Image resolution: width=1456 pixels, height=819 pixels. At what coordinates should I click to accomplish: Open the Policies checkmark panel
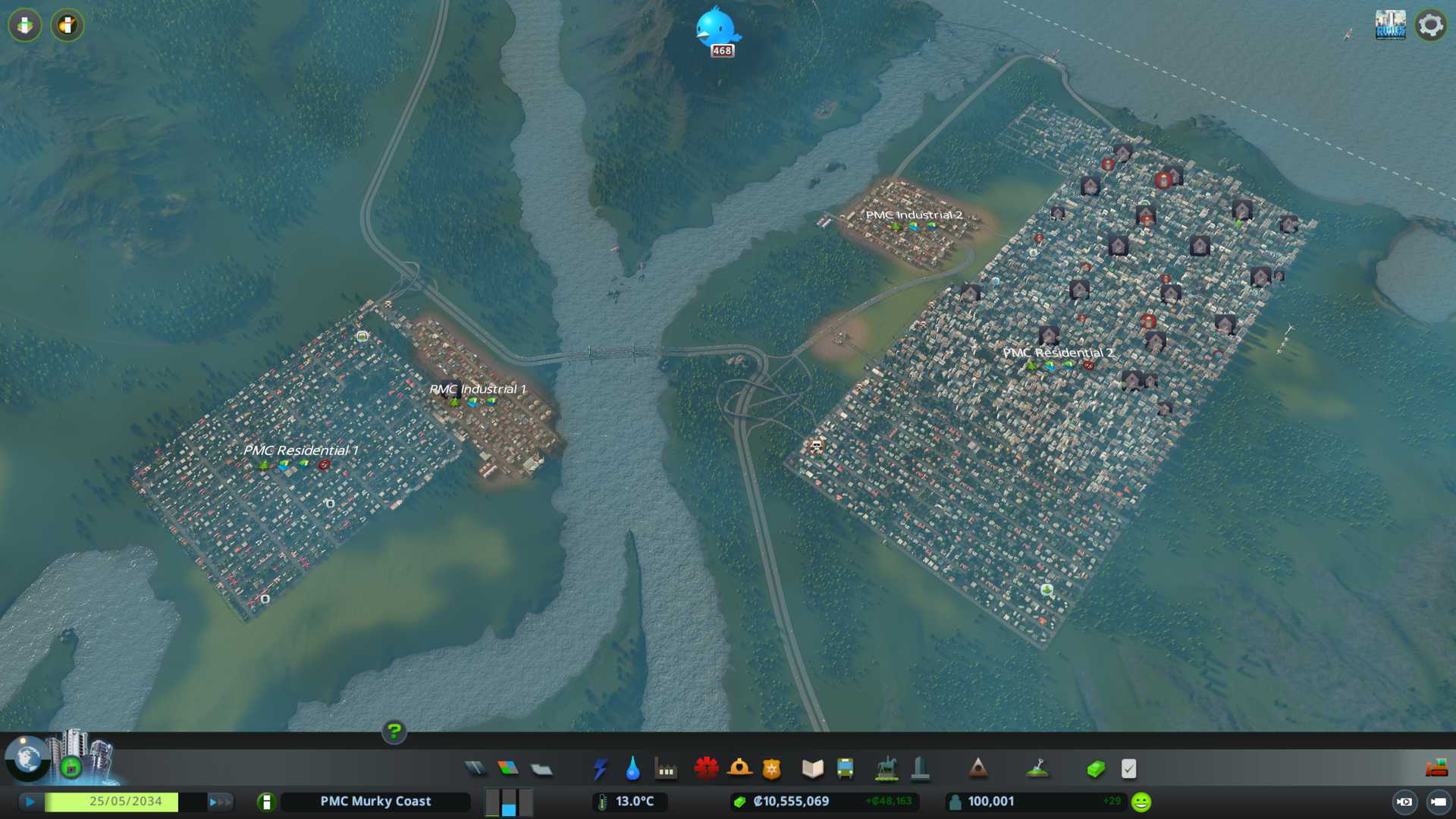pos(1128,769)
